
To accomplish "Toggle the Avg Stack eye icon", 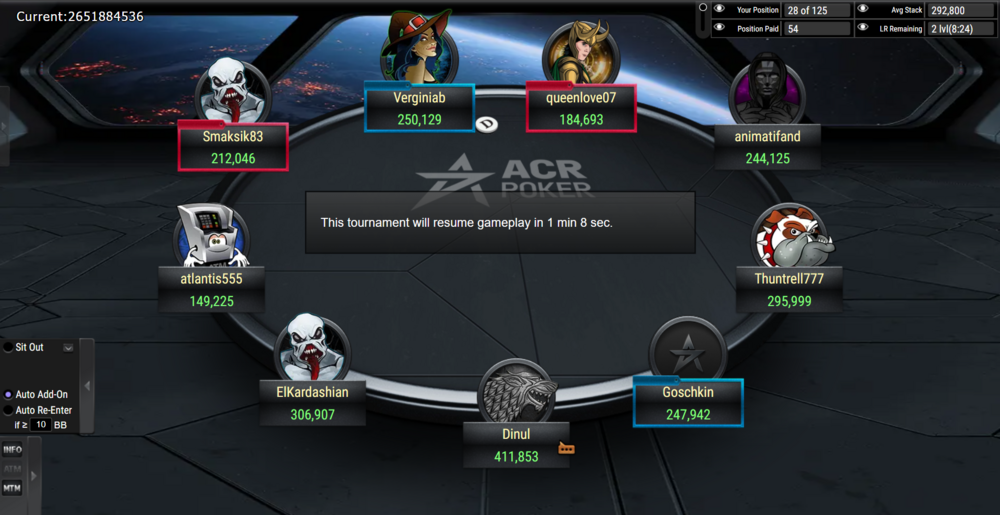I will point(863,10).
